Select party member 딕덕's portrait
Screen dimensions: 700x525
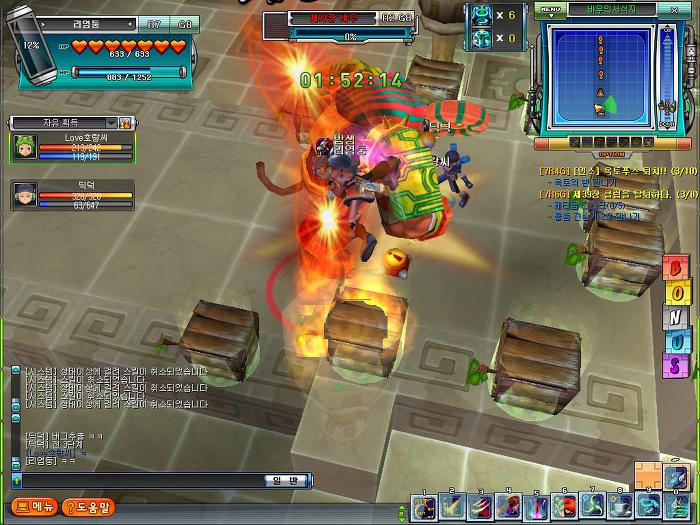tap(24, 195)
